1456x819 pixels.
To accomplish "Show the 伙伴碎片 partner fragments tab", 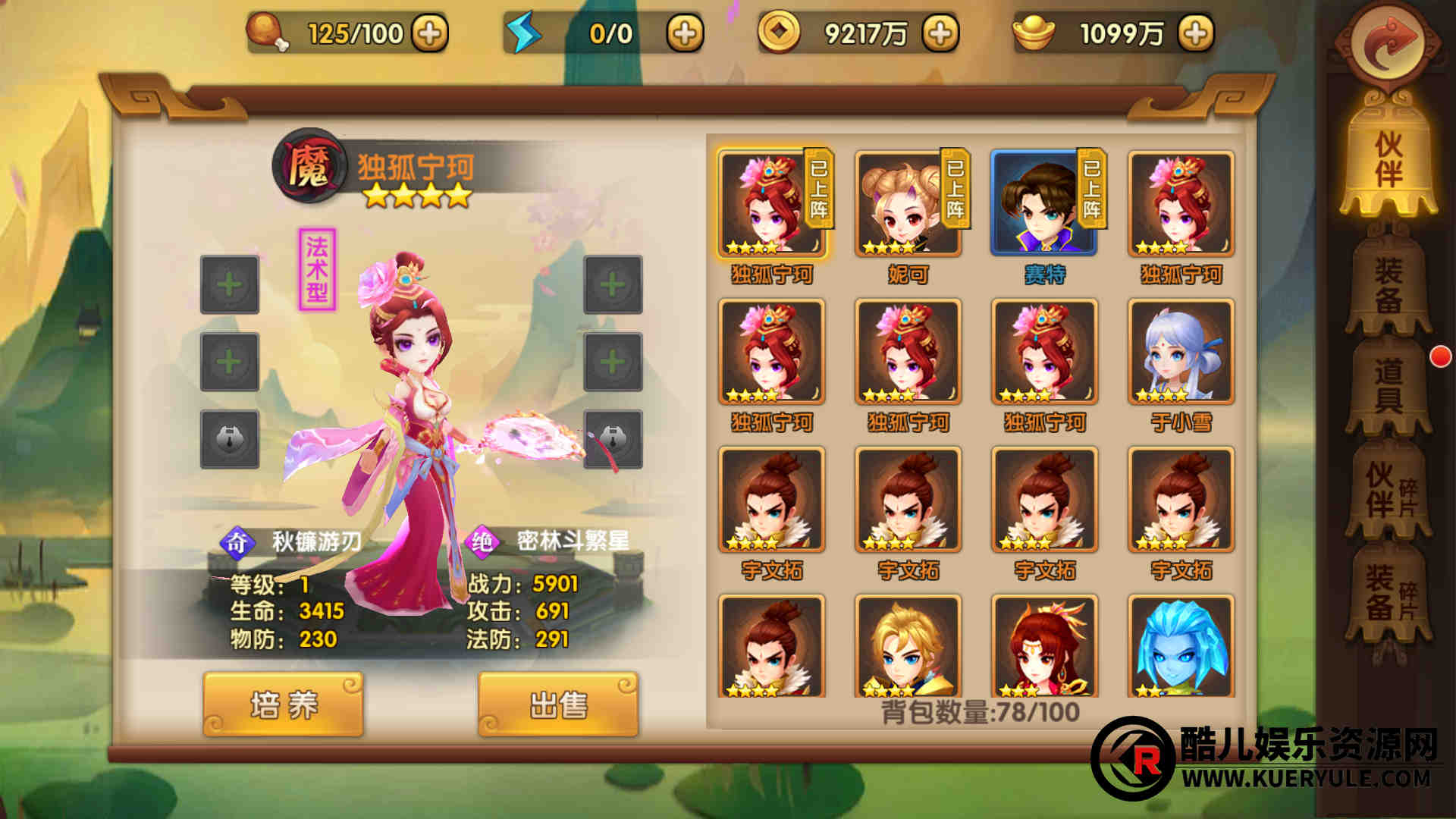I will (1390, 491).
